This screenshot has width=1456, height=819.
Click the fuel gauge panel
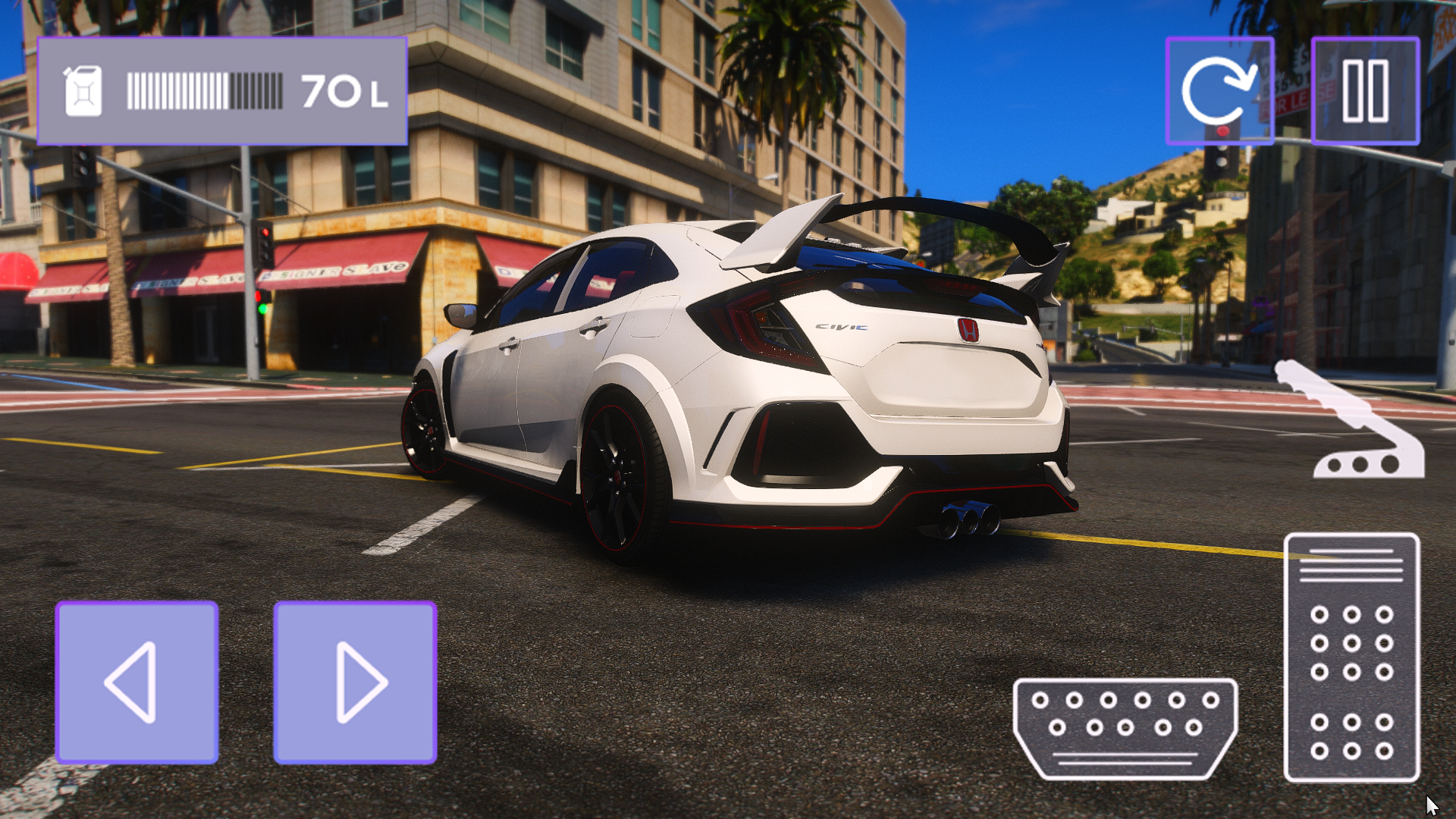coord(224,89)
